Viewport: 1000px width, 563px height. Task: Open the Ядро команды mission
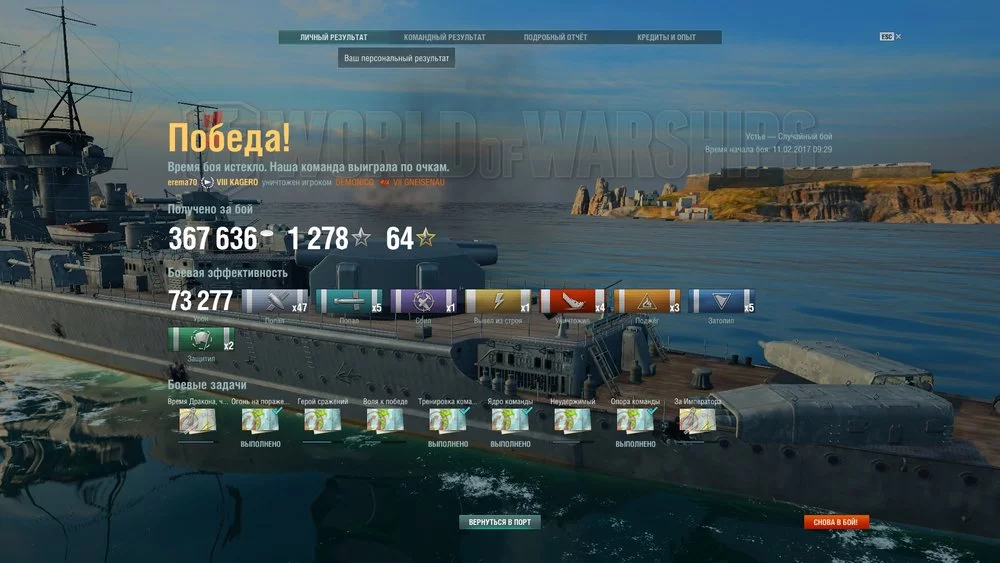(x=510, y=421)
